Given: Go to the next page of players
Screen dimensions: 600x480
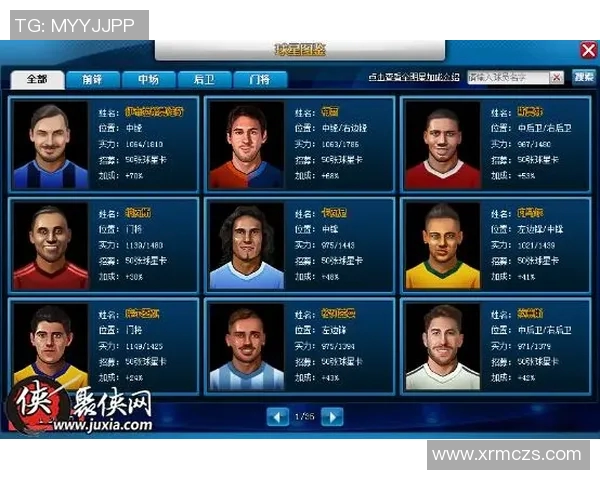Looking at the screenshot, I should [x=332, y=416].
